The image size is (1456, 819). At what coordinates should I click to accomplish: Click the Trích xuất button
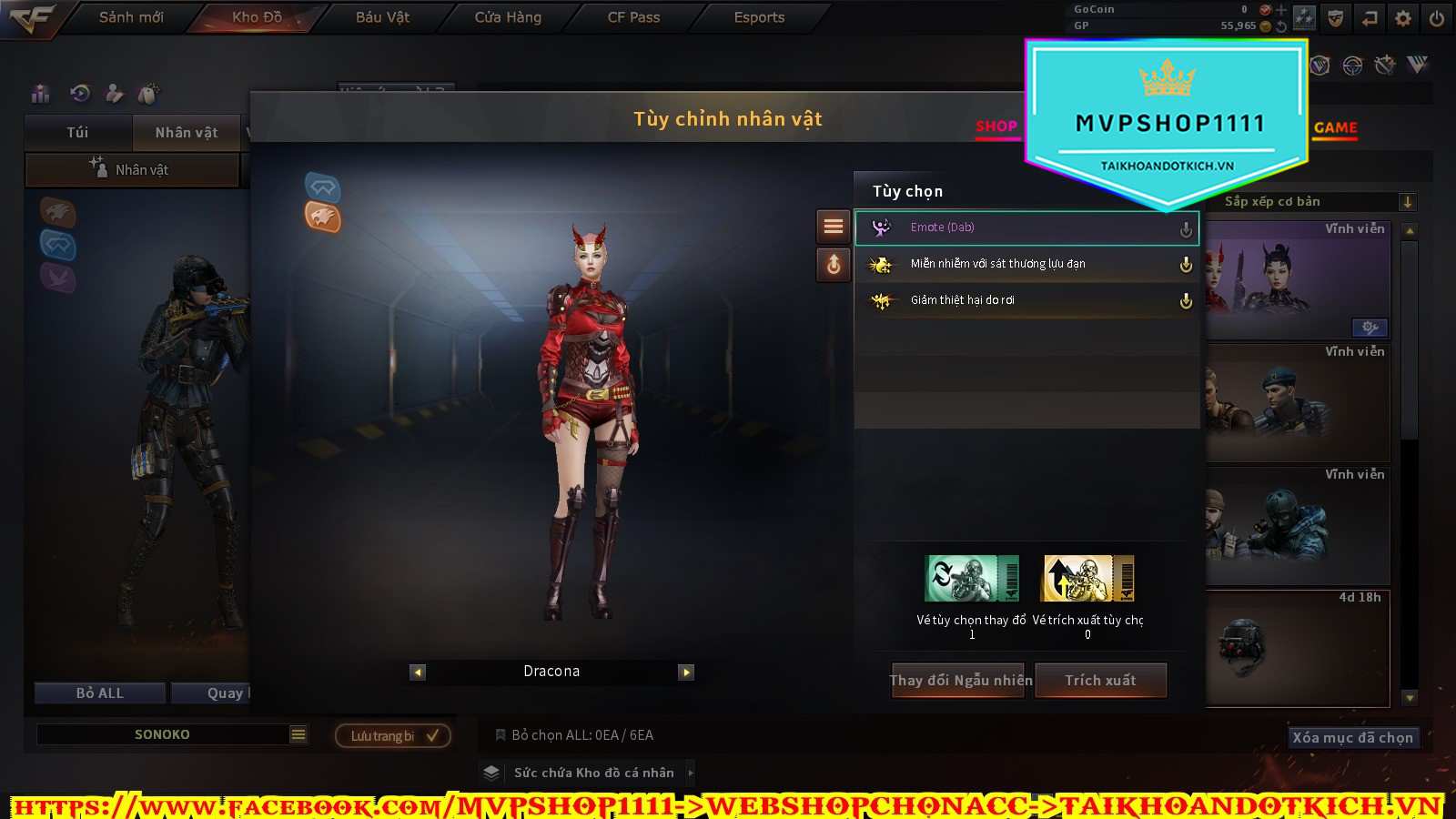(x=1100, y=681)
